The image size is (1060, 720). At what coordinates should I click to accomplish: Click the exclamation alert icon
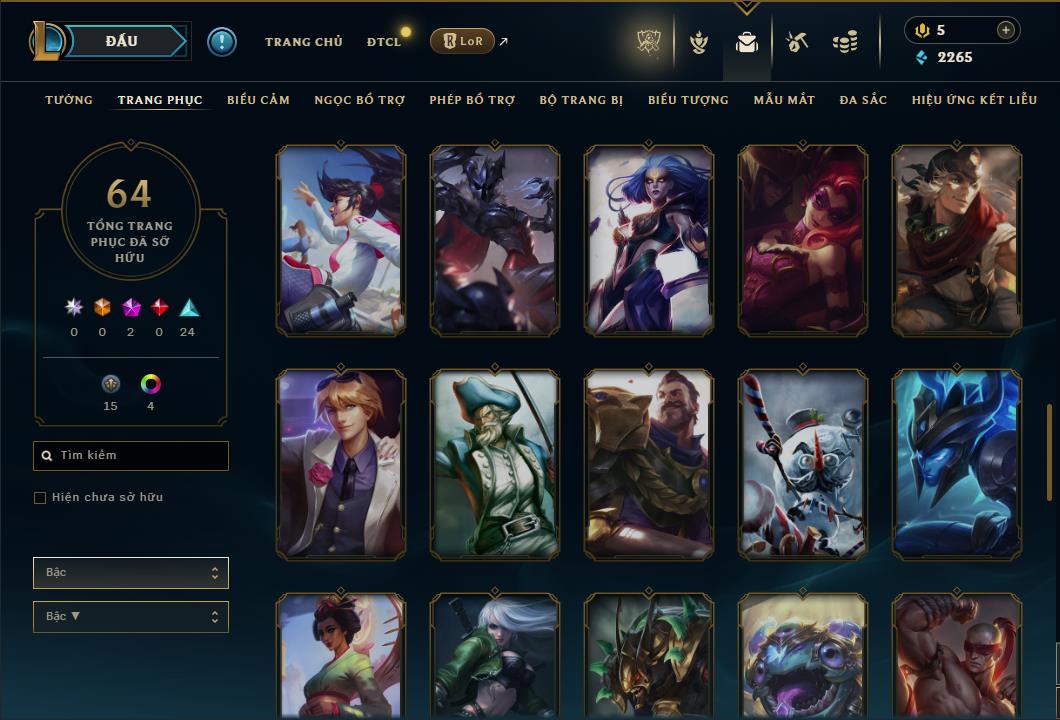221,42
